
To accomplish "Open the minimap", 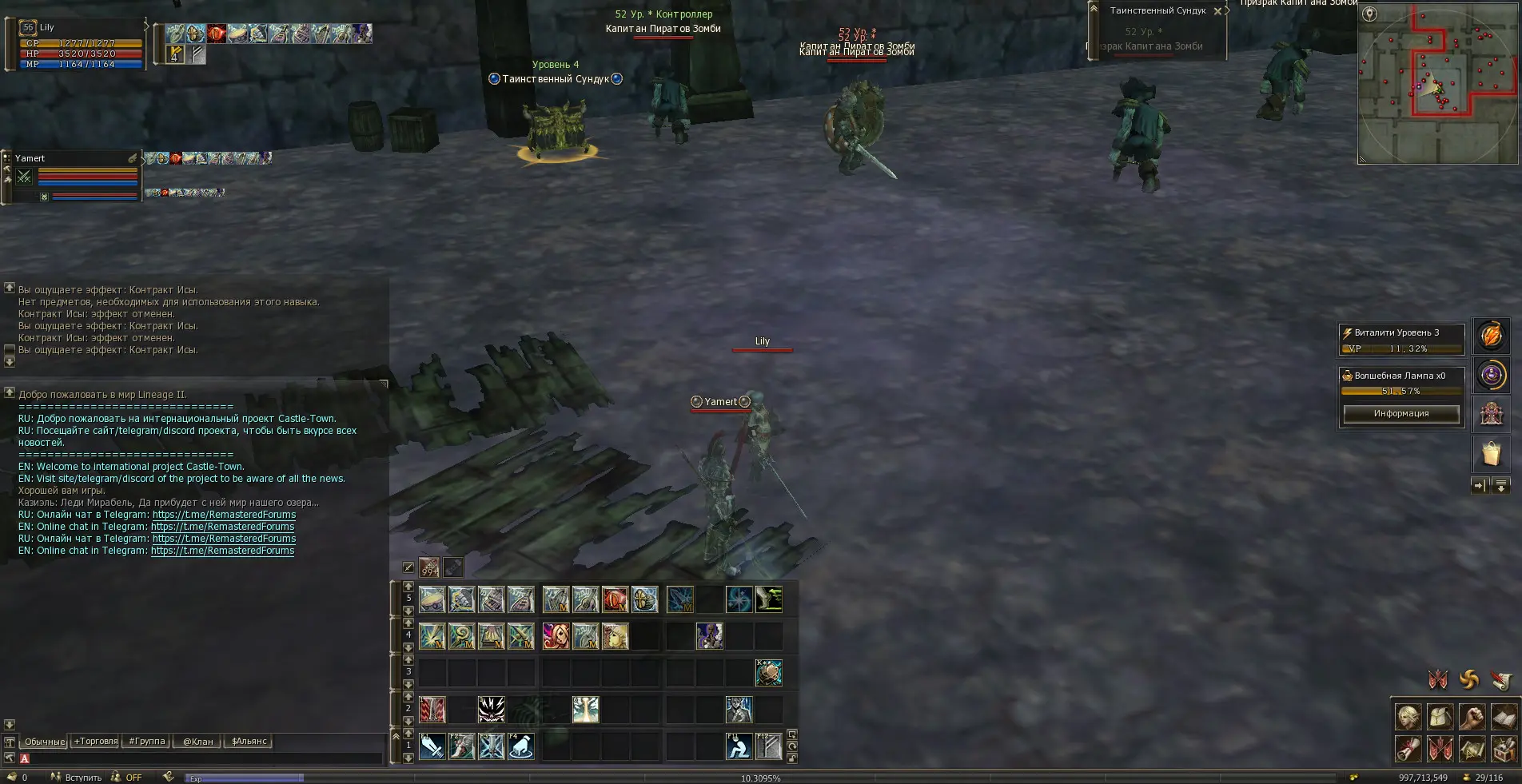I will (x=1436, y=84).
